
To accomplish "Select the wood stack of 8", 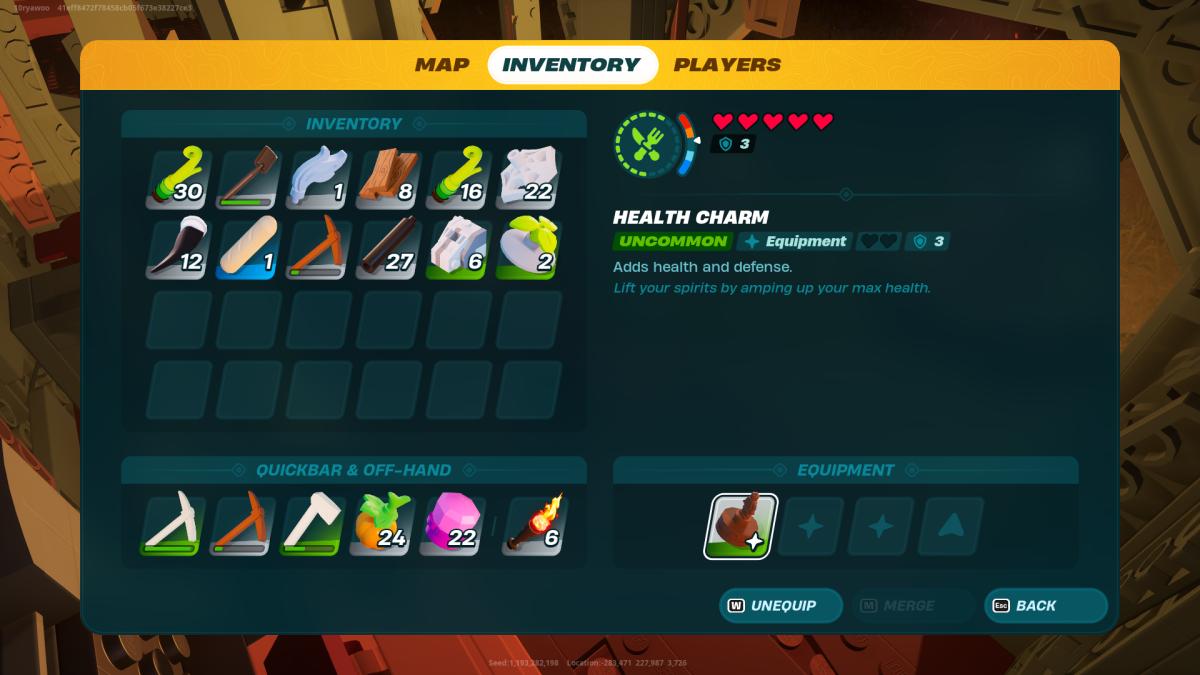I will pyautogui.click(x=388, y=178).
